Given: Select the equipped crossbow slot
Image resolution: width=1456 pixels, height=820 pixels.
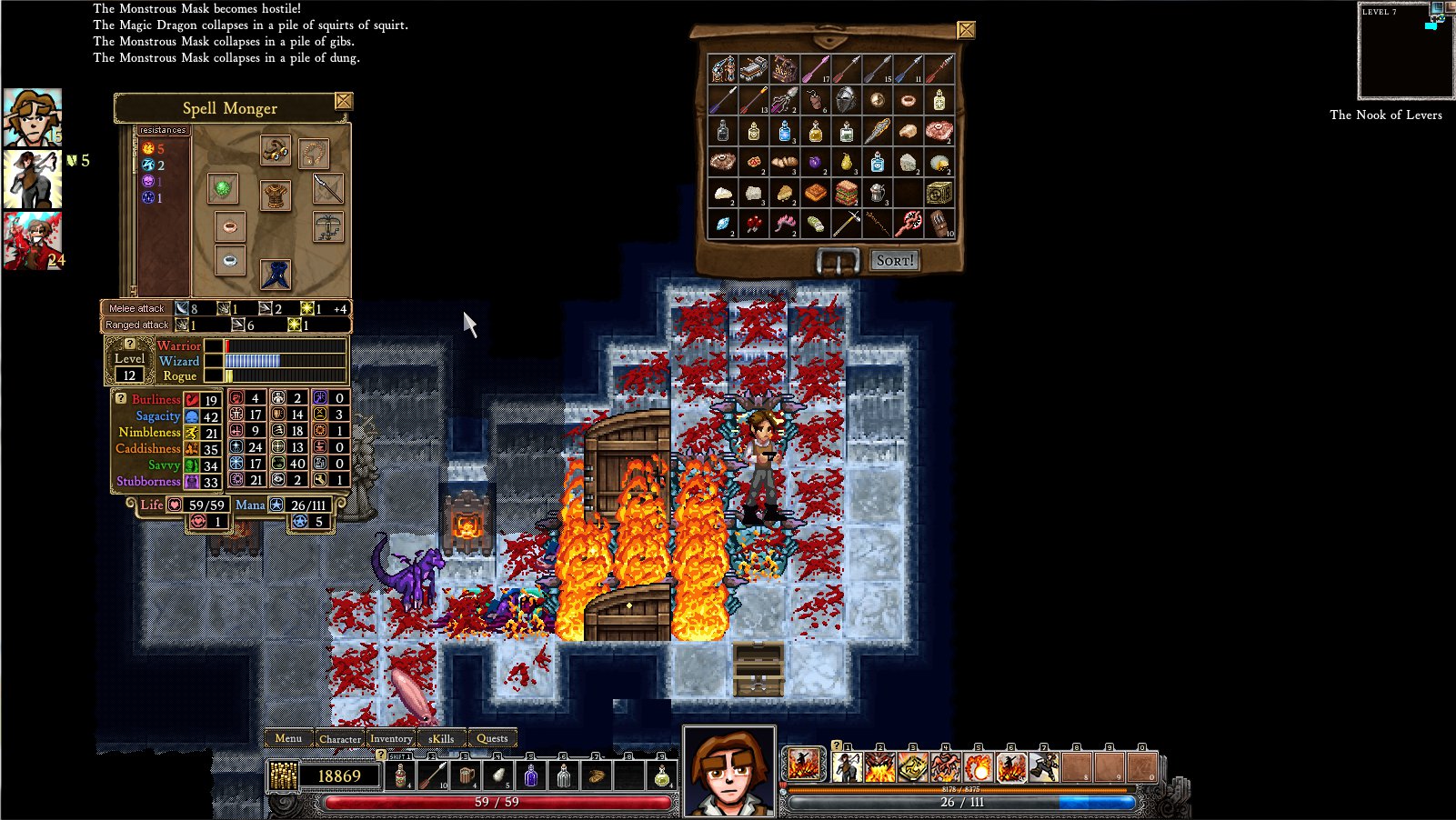Looking at the screenshot, I should pyautogui.click(x=327, y=226).
